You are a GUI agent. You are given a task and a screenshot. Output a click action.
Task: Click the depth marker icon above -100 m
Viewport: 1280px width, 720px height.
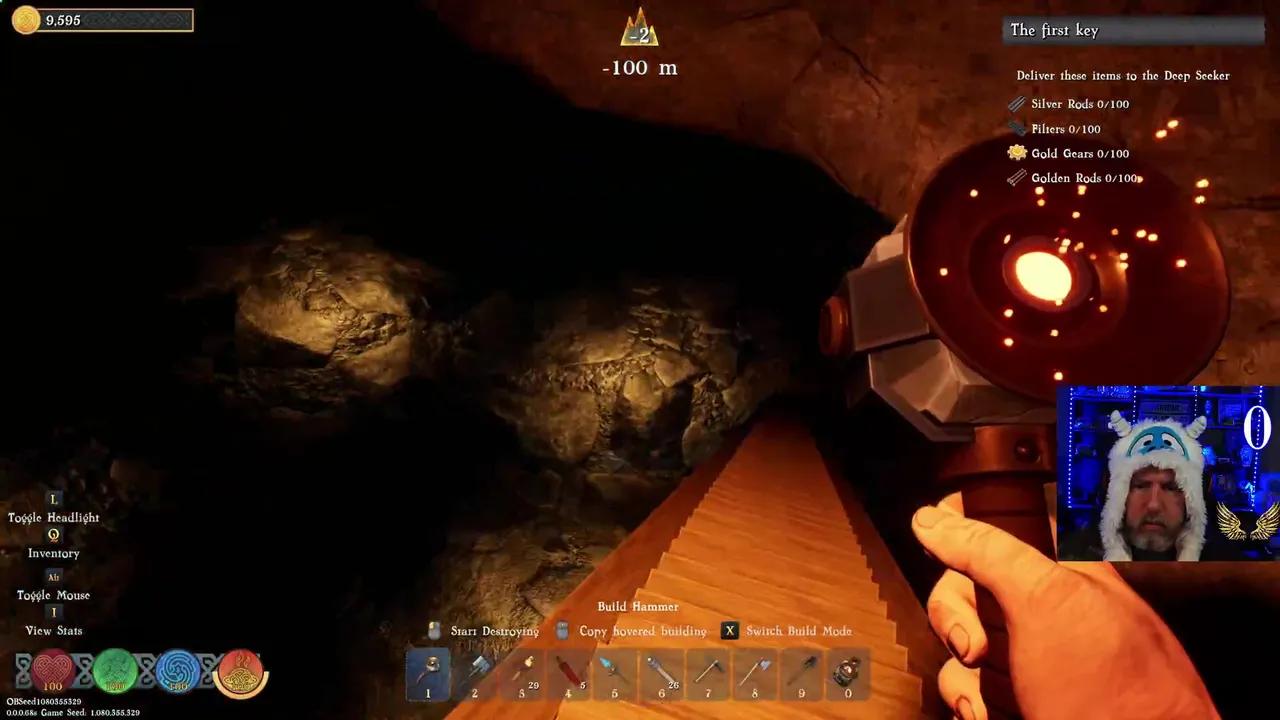(x=638, y=30)
